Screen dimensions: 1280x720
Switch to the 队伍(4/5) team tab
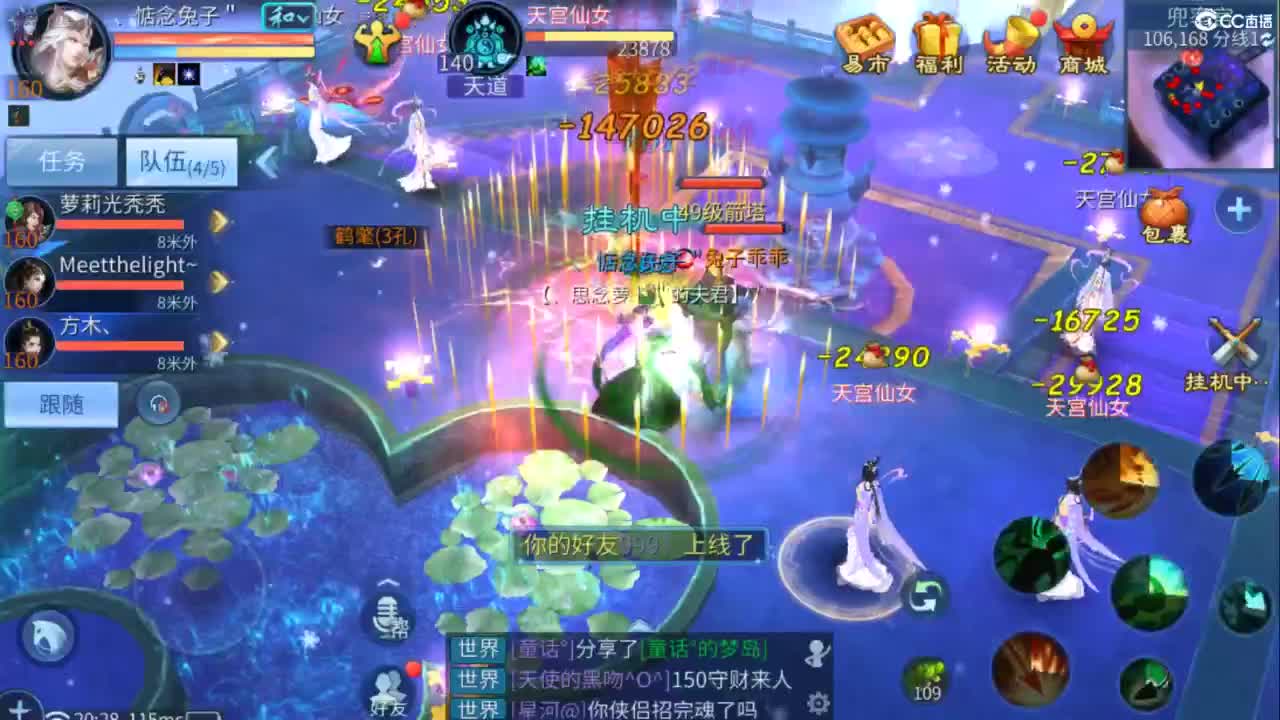pos(180,160)
